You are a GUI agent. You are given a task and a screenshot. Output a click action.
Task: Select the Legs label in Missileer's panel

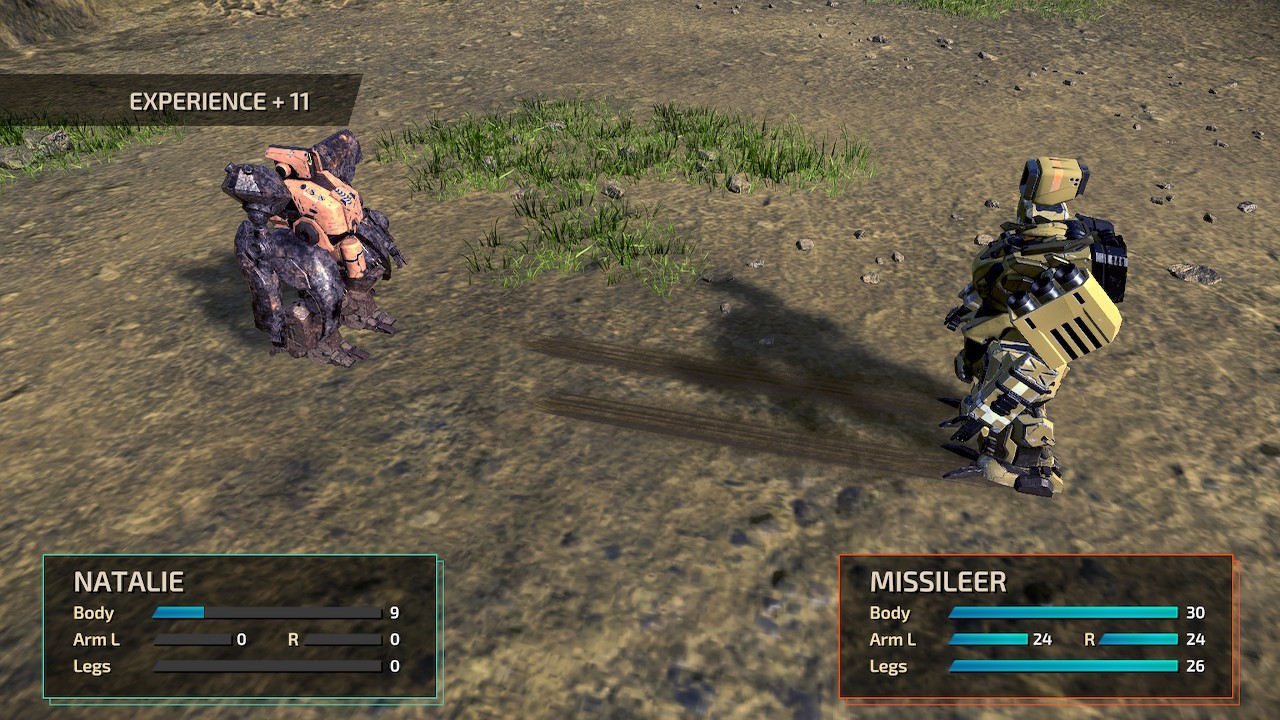coord(889,666)
